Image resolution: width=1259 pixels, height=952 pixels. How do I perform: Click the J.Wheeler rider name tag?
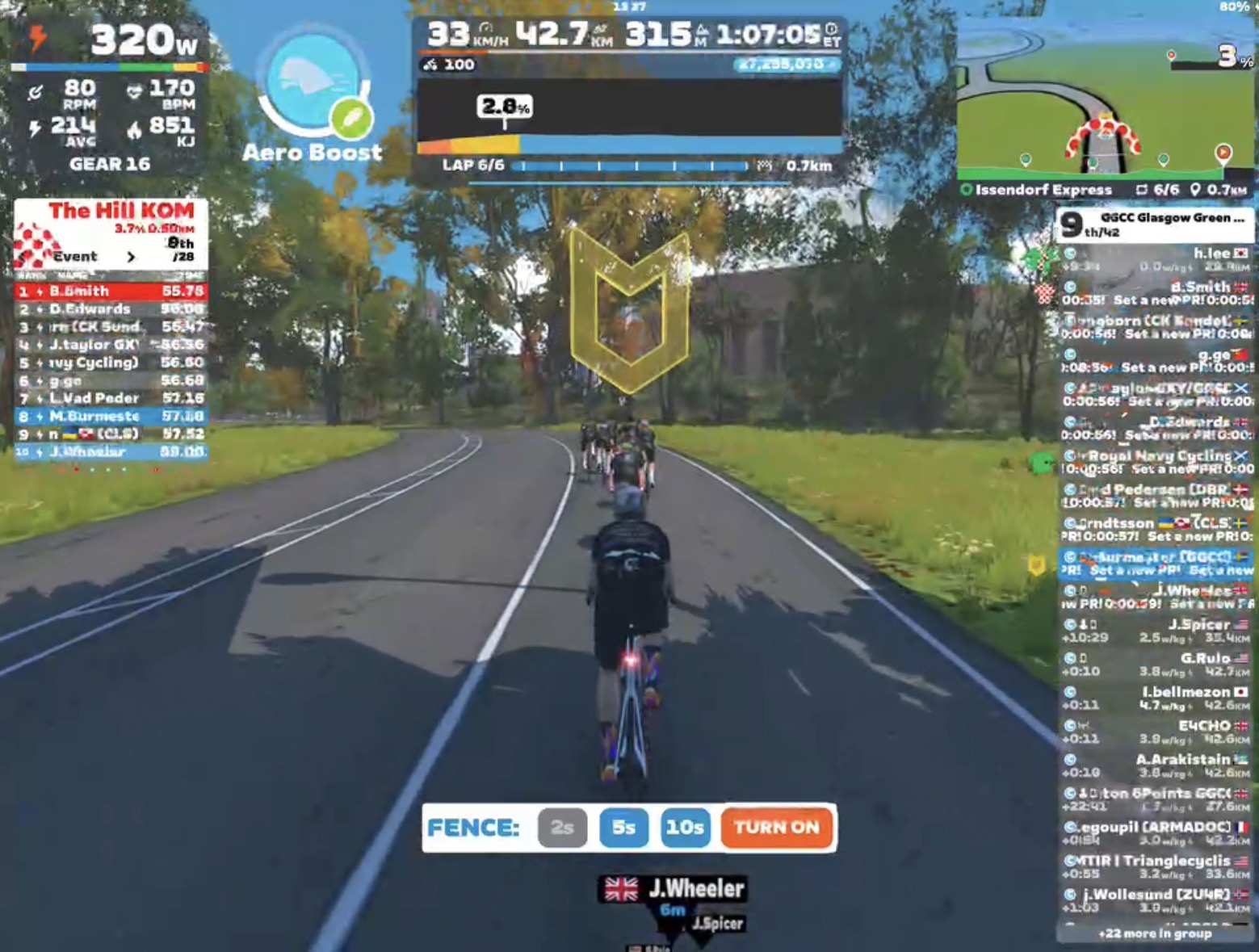click(x=674, y=889)
